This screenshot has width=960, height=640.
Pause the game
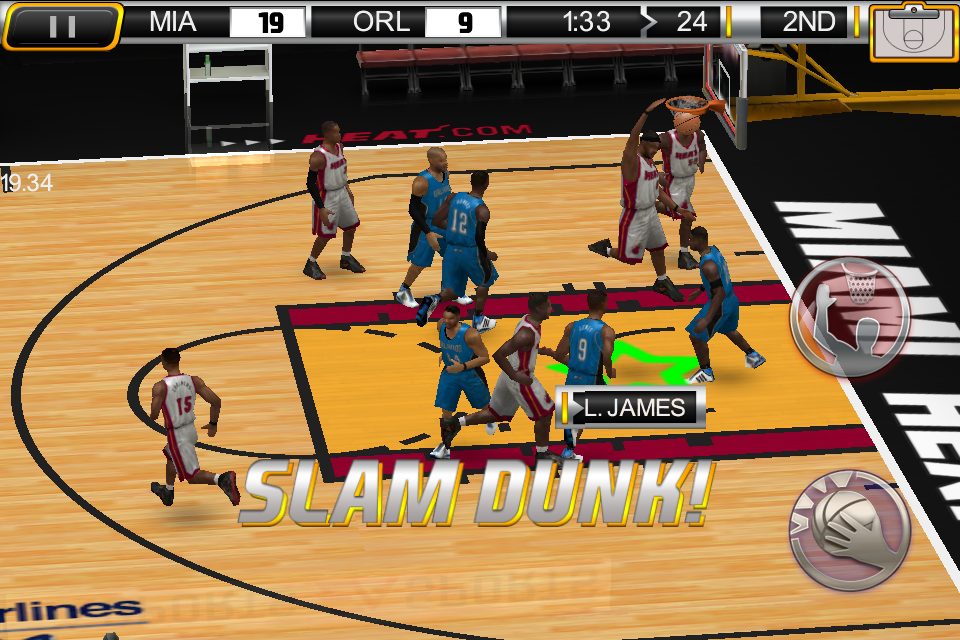pyautogui.click(x=62, y=26)
